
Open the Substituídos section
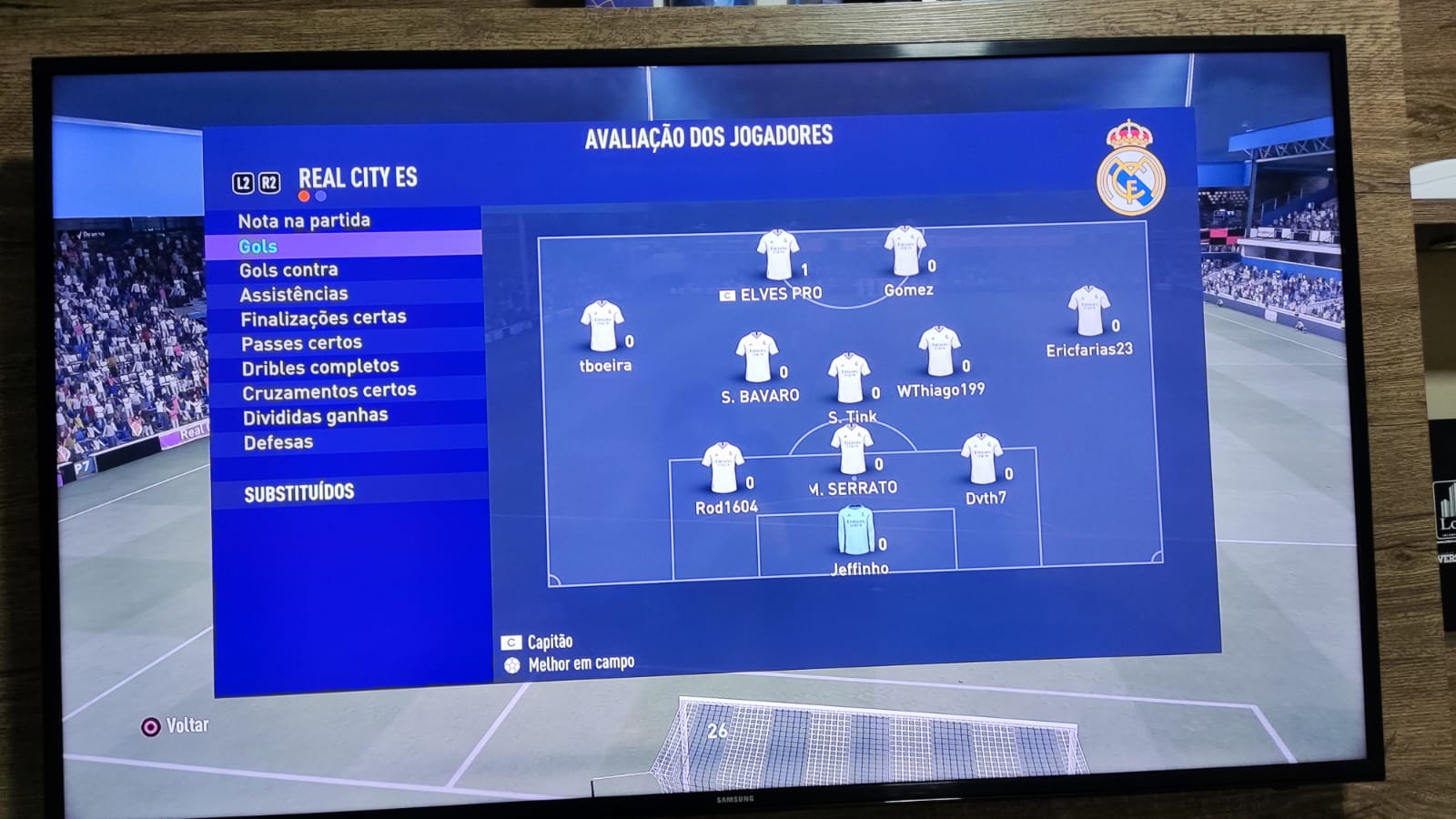pyautogui.click(x=298, y=492)
